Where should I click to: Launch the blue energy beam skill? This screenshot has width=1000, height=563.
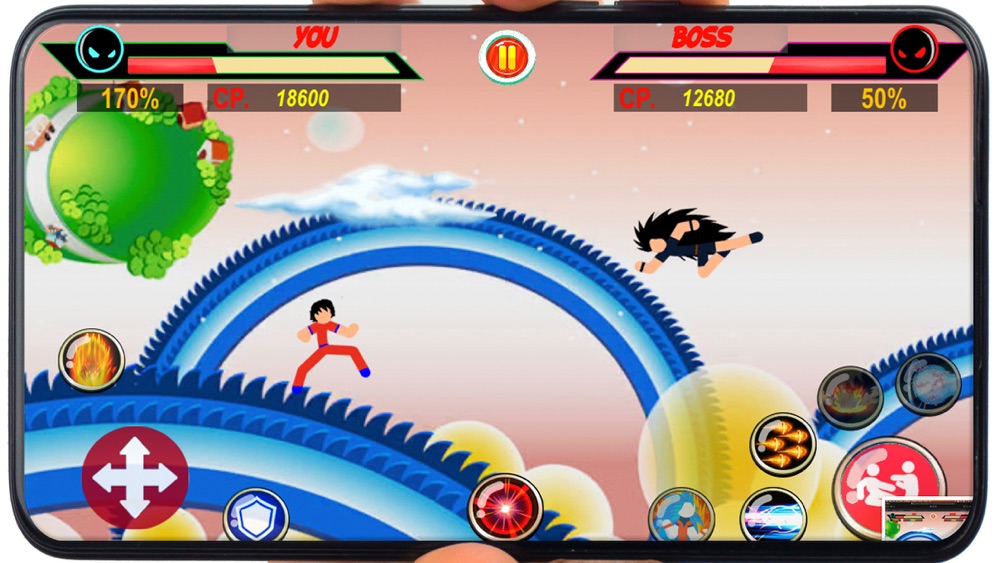click(773, 518)
